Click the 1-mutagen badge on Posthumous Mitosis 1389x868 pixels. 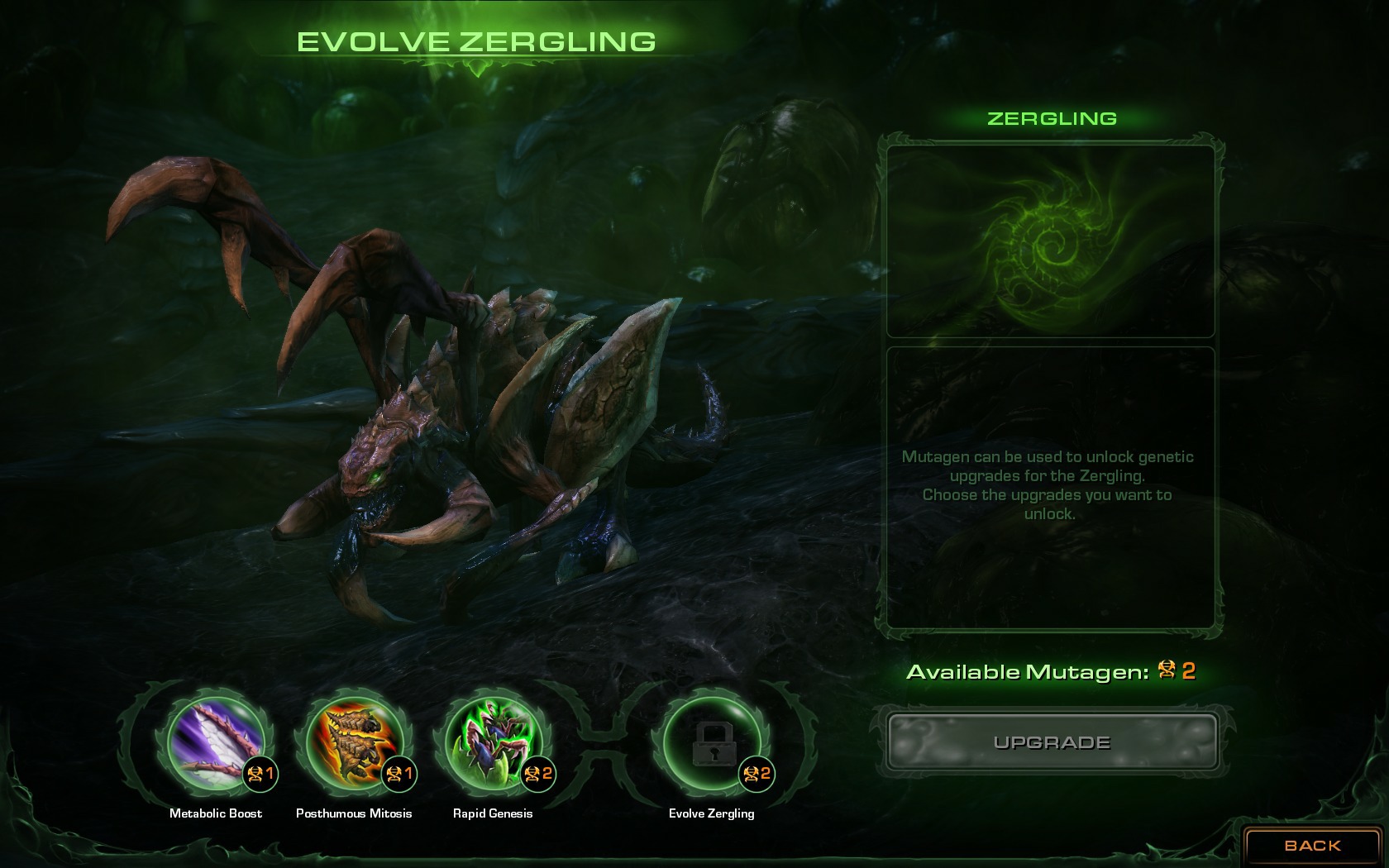(399, 775)
